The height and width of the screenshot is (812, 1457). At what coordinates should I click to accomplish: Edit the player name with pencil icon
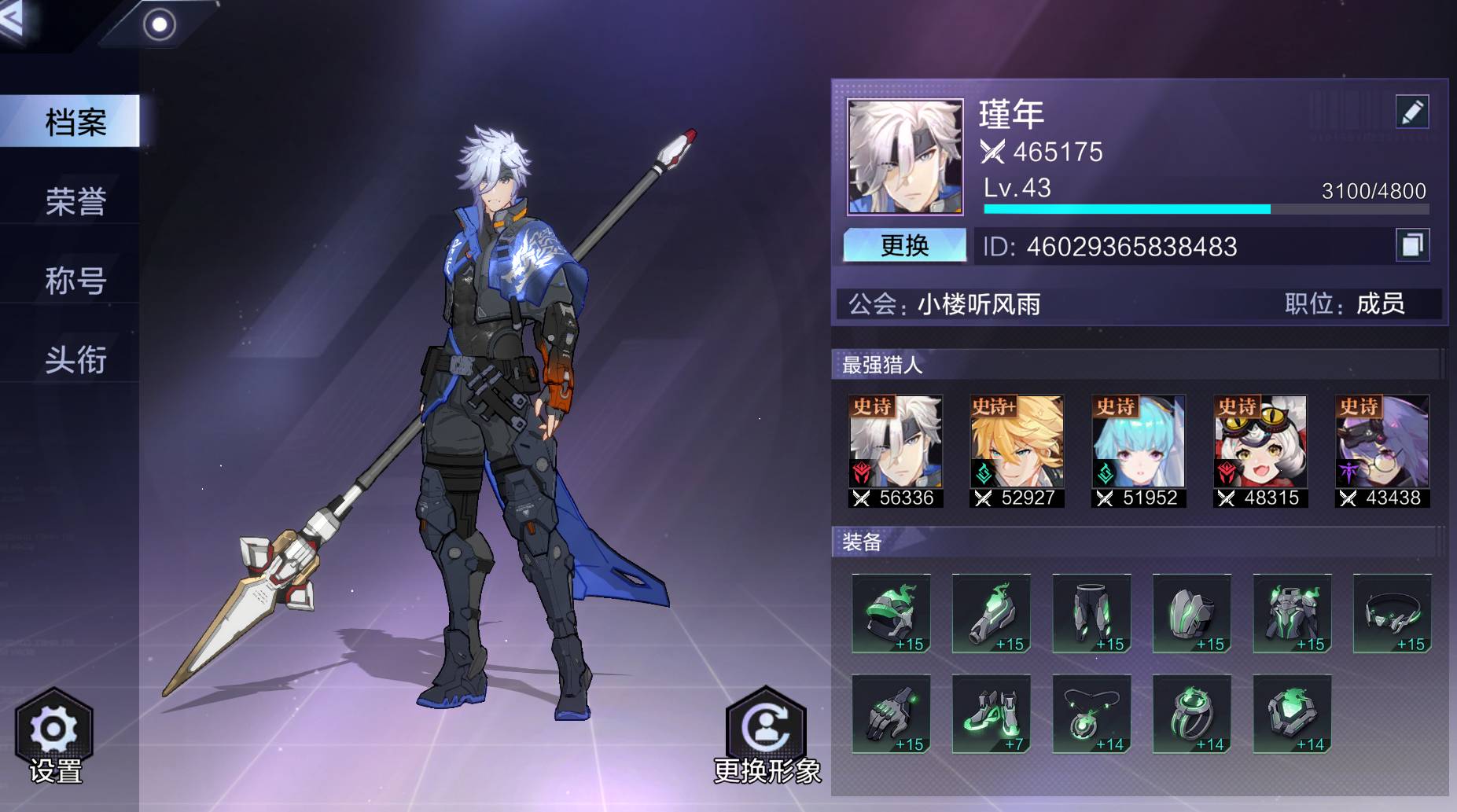[1411, 112]
